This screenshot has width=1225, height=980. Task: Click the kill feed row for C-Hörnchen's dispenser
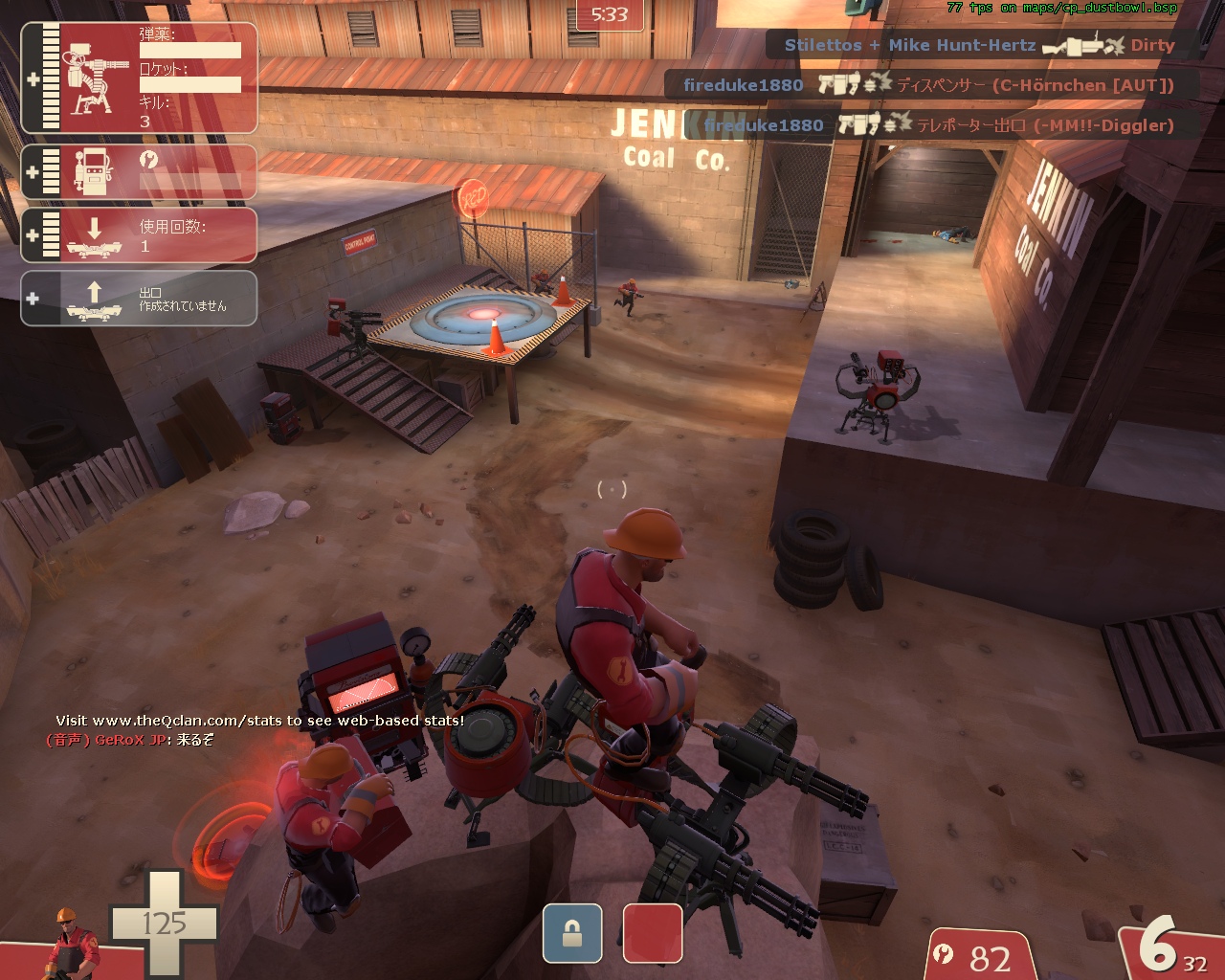[928, 85]
